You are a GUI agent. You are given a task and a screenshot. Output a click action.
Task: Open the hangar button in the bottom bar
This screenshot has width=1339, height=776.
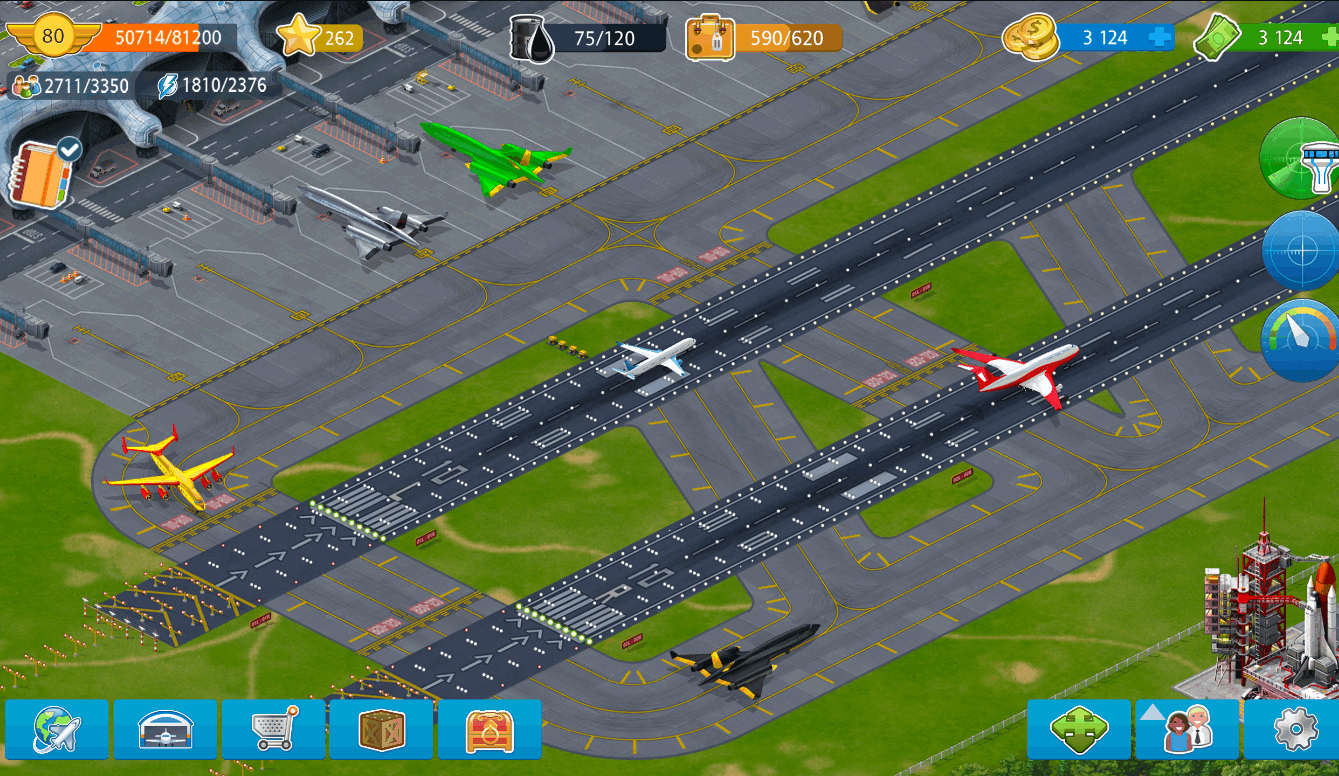pyautogui.click(x=165, y=730)
